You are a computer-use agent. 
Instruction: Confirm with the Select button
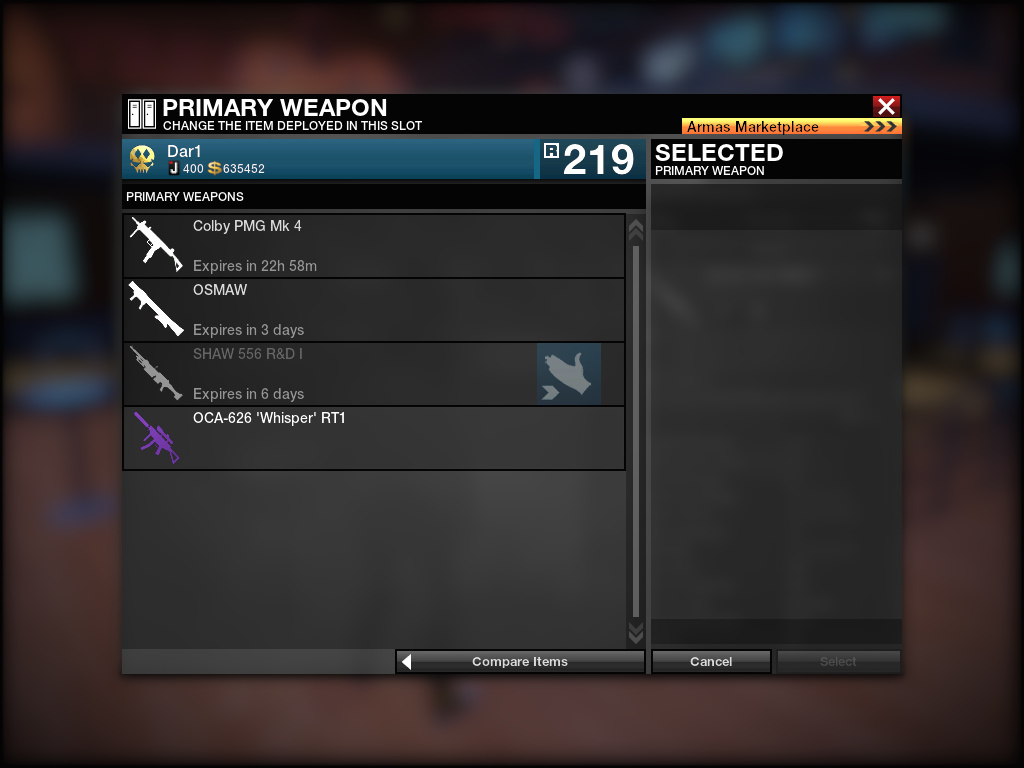[838, 661]
